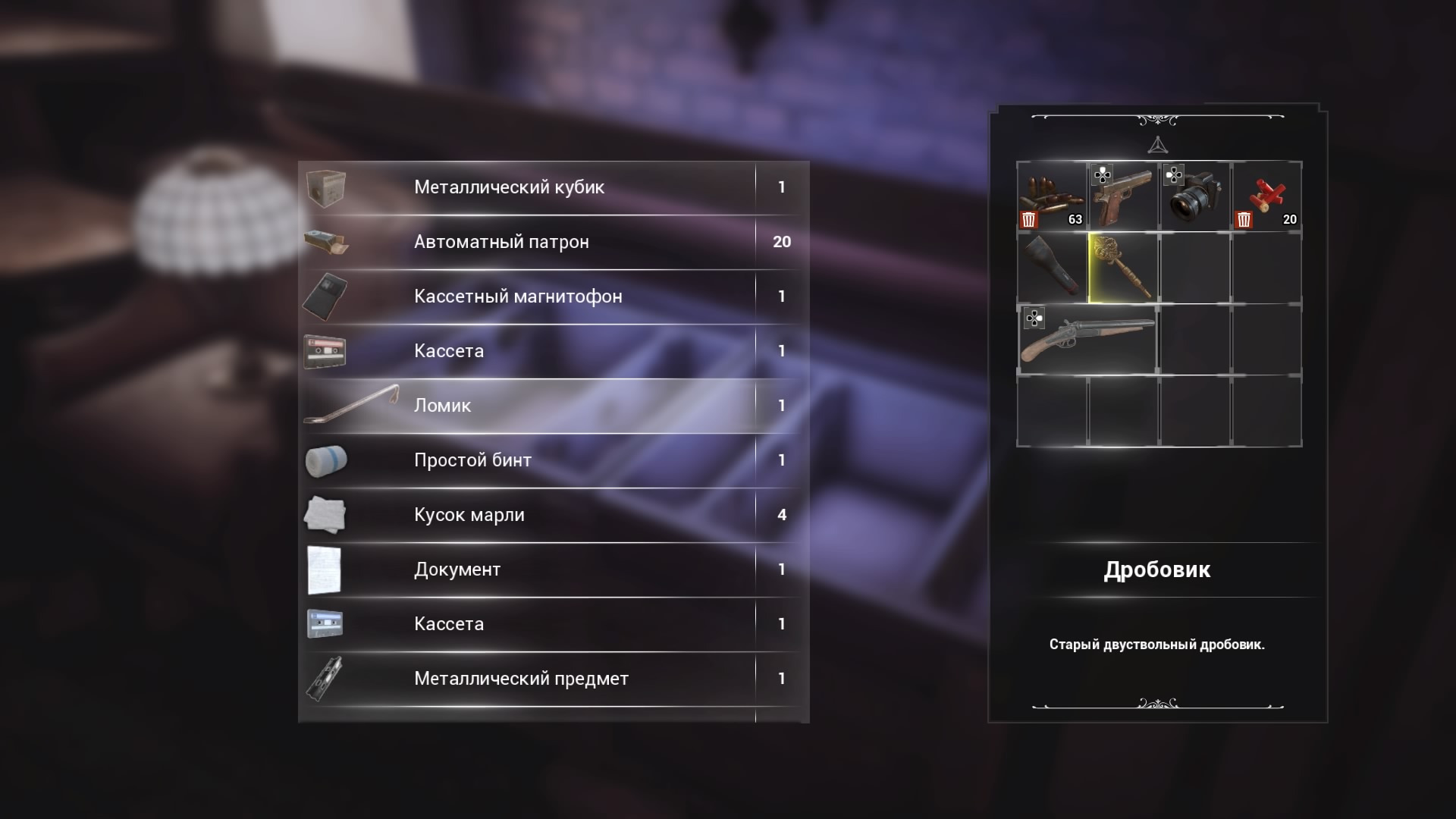The width and height of the screenshot is (1456, 819).
Task: Click the trash icon on shells slot
Action: tap(1244, 220)
